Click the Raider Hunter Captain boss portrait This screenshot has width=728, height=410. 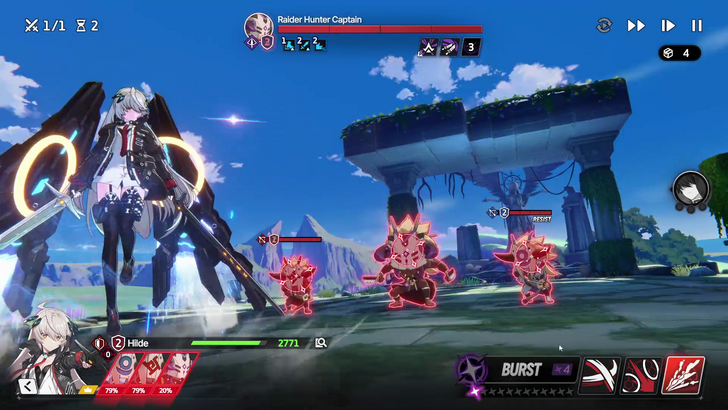point(258,27)
